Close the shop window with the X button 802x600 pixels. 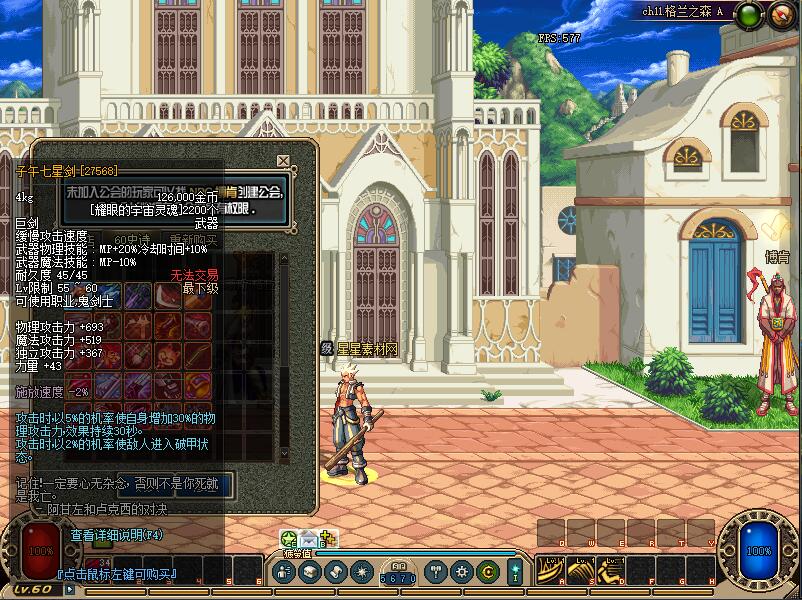[284, 161]
